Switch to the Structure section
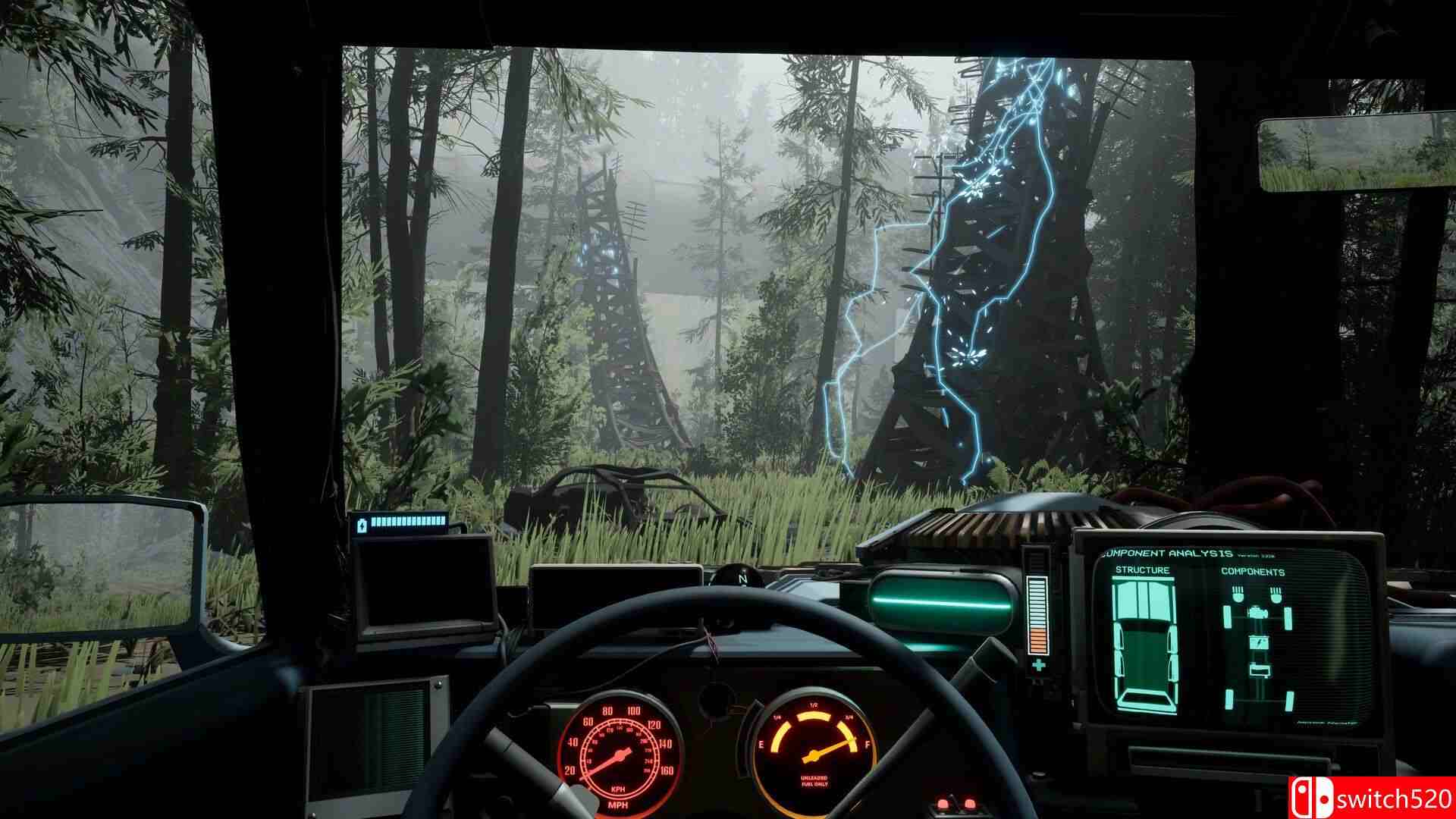Viewport: 1456px width, 819px height. 1142,569
